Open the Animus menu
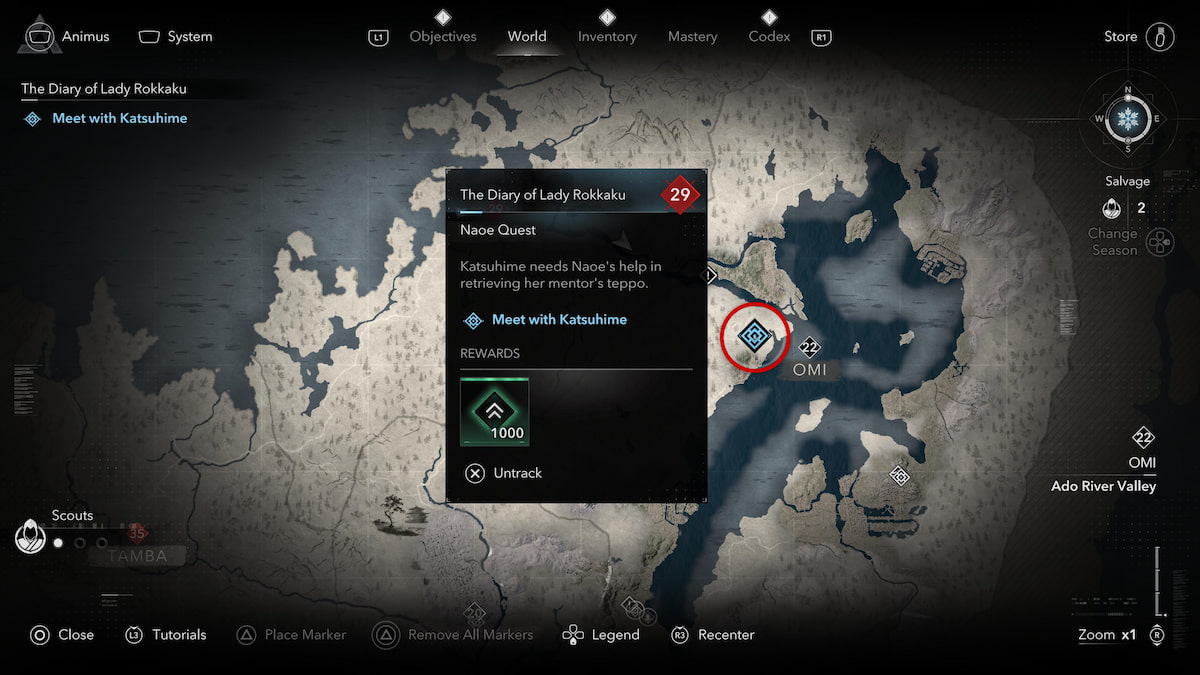 64,36
